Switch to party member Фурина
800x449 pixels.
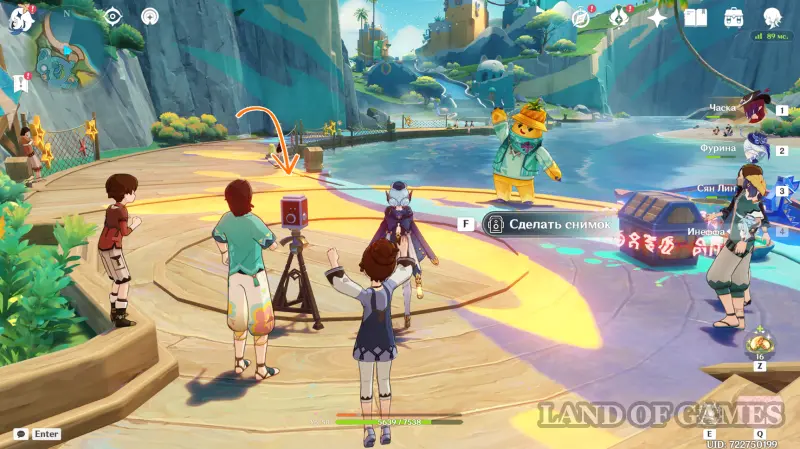point(756,151)
